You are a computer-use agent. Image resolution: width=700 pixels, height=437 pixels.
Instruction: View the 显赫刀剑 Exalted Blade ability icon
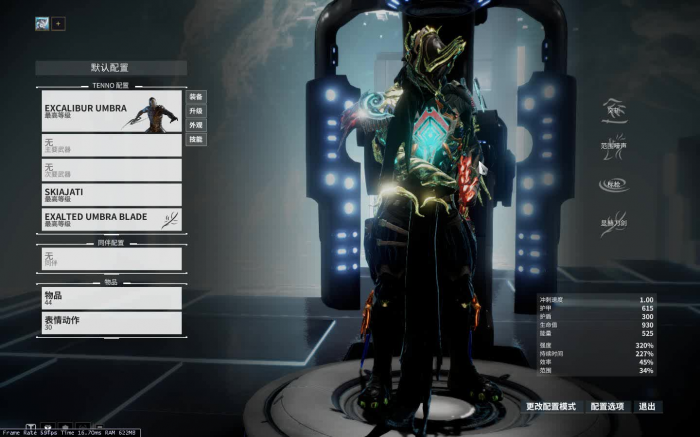pos(613,219)
